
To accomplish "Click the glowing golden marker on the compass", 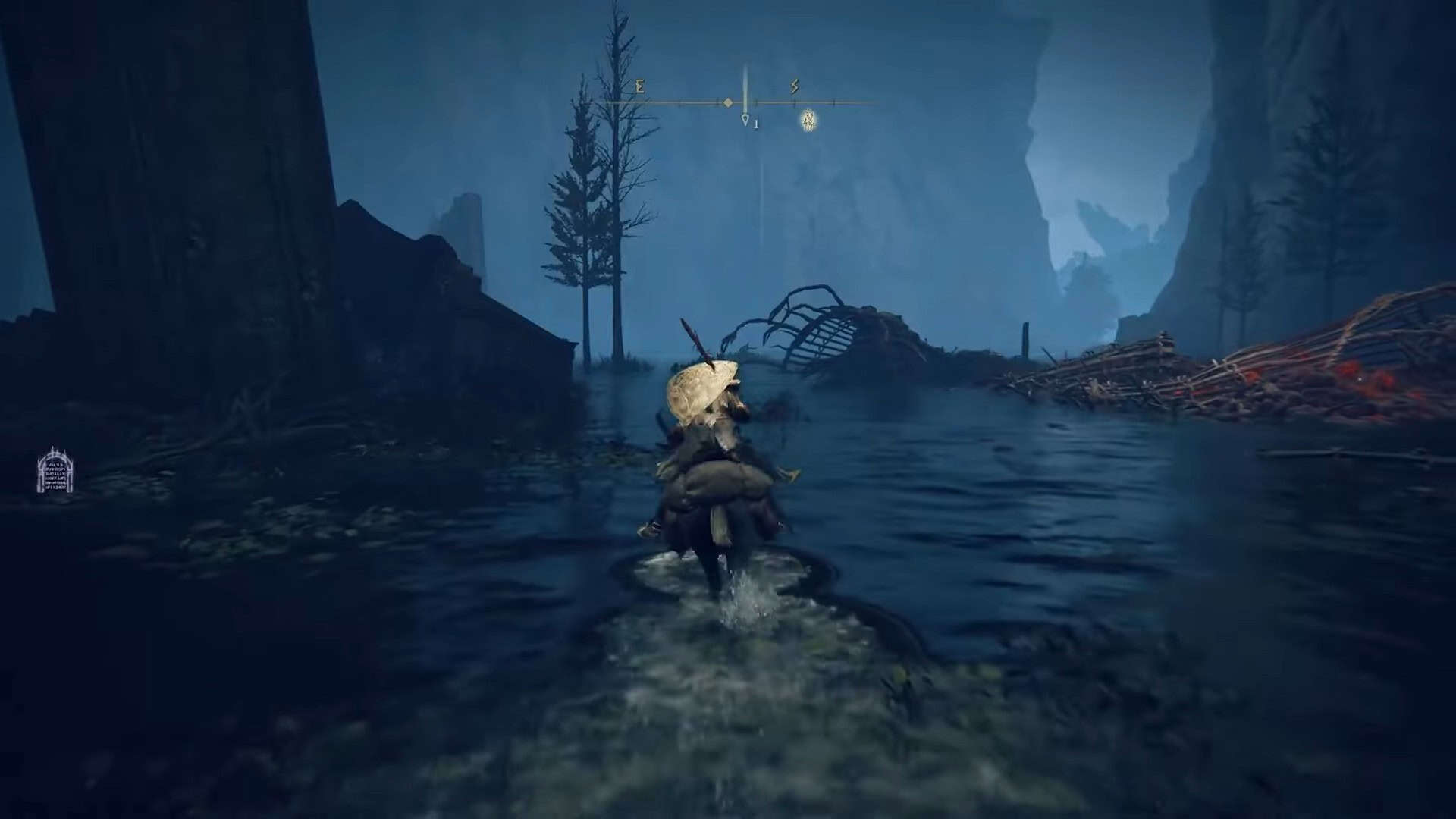I will click(809, 120).
